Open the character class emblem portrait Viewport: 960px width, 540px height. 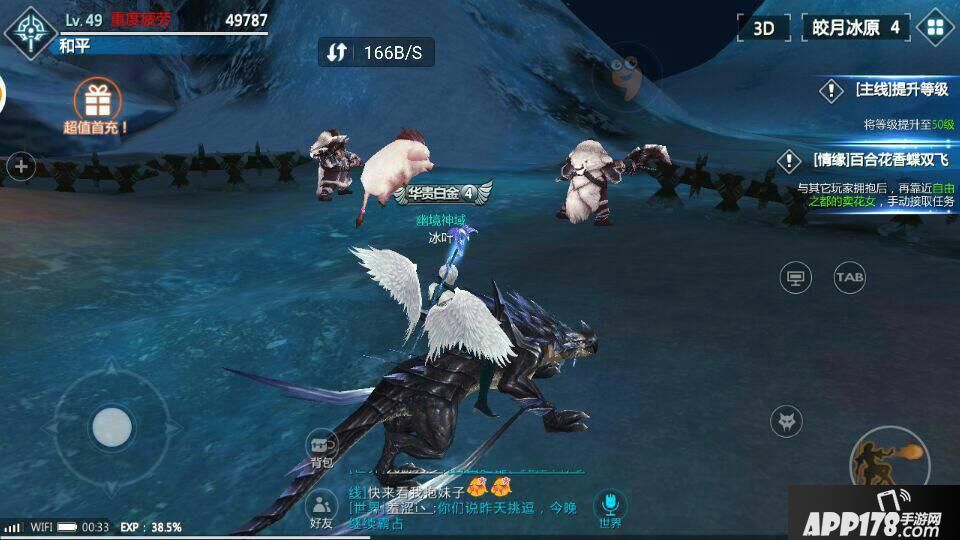pyautogui.click(x=30, y=30)
